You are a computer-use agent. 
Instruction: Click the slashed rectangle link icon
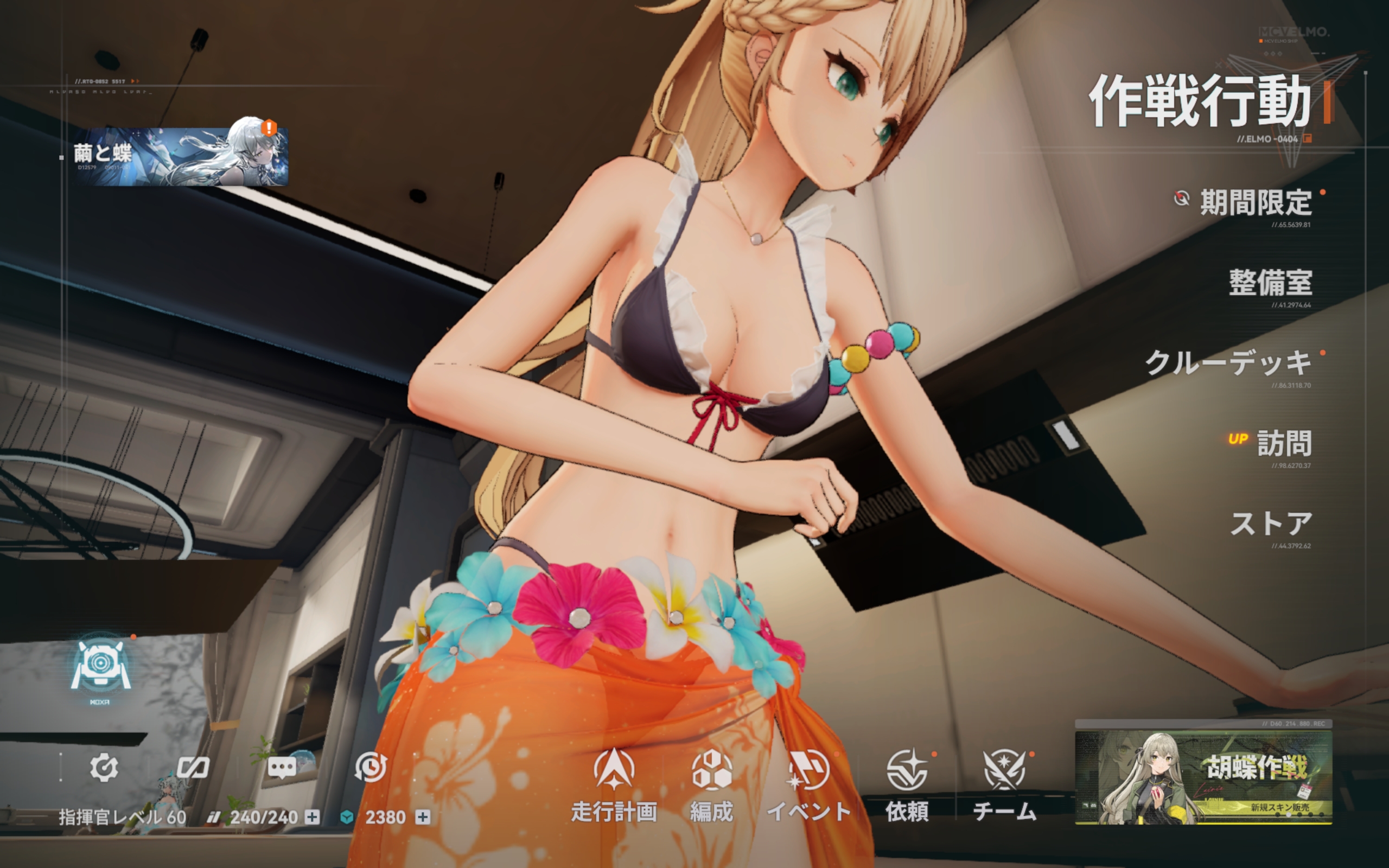[x=192, y=768]
